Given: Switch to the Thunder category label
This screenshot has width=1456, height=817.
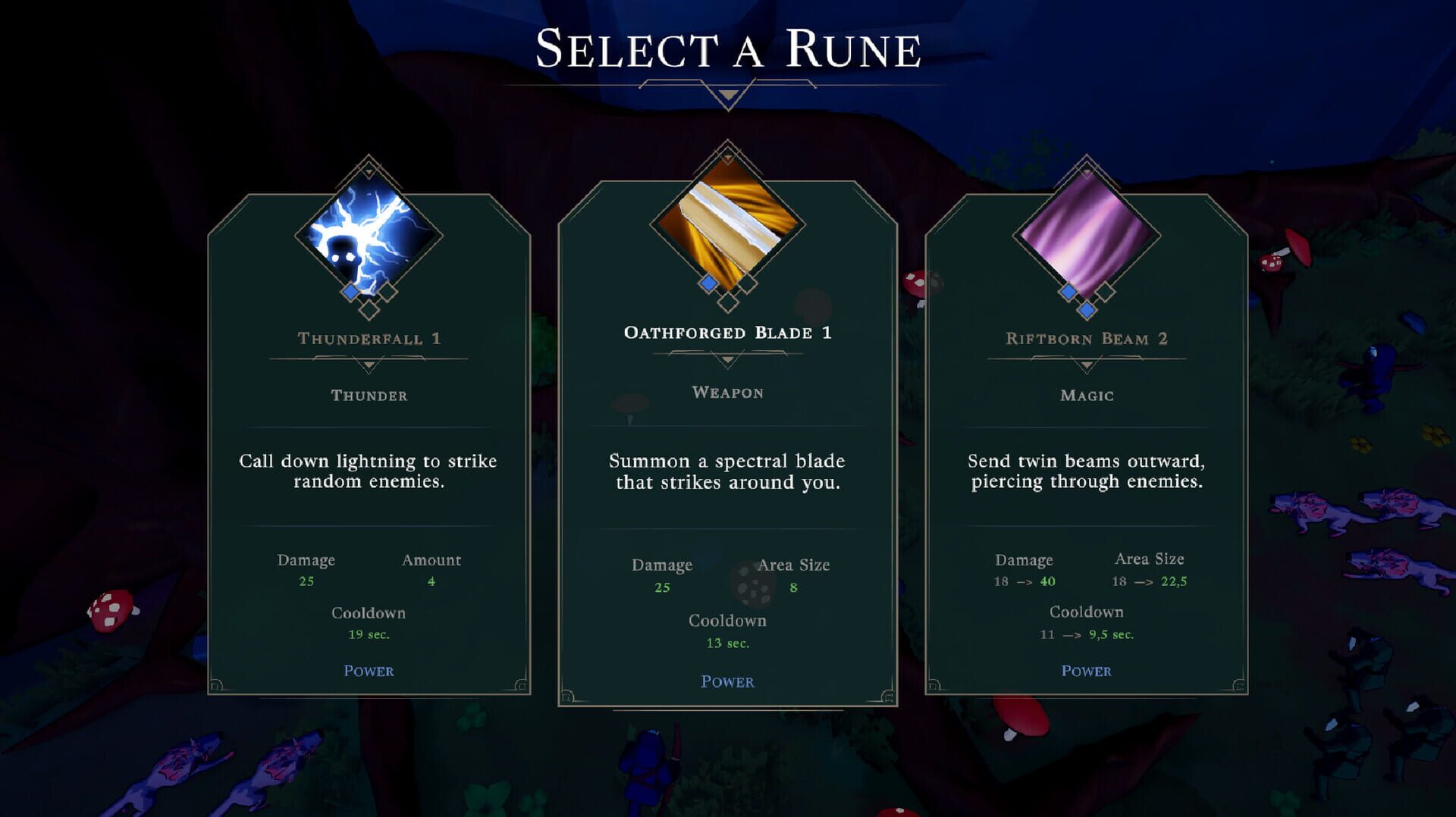Looking at the screenshot, I should click(x=369, y=395).
